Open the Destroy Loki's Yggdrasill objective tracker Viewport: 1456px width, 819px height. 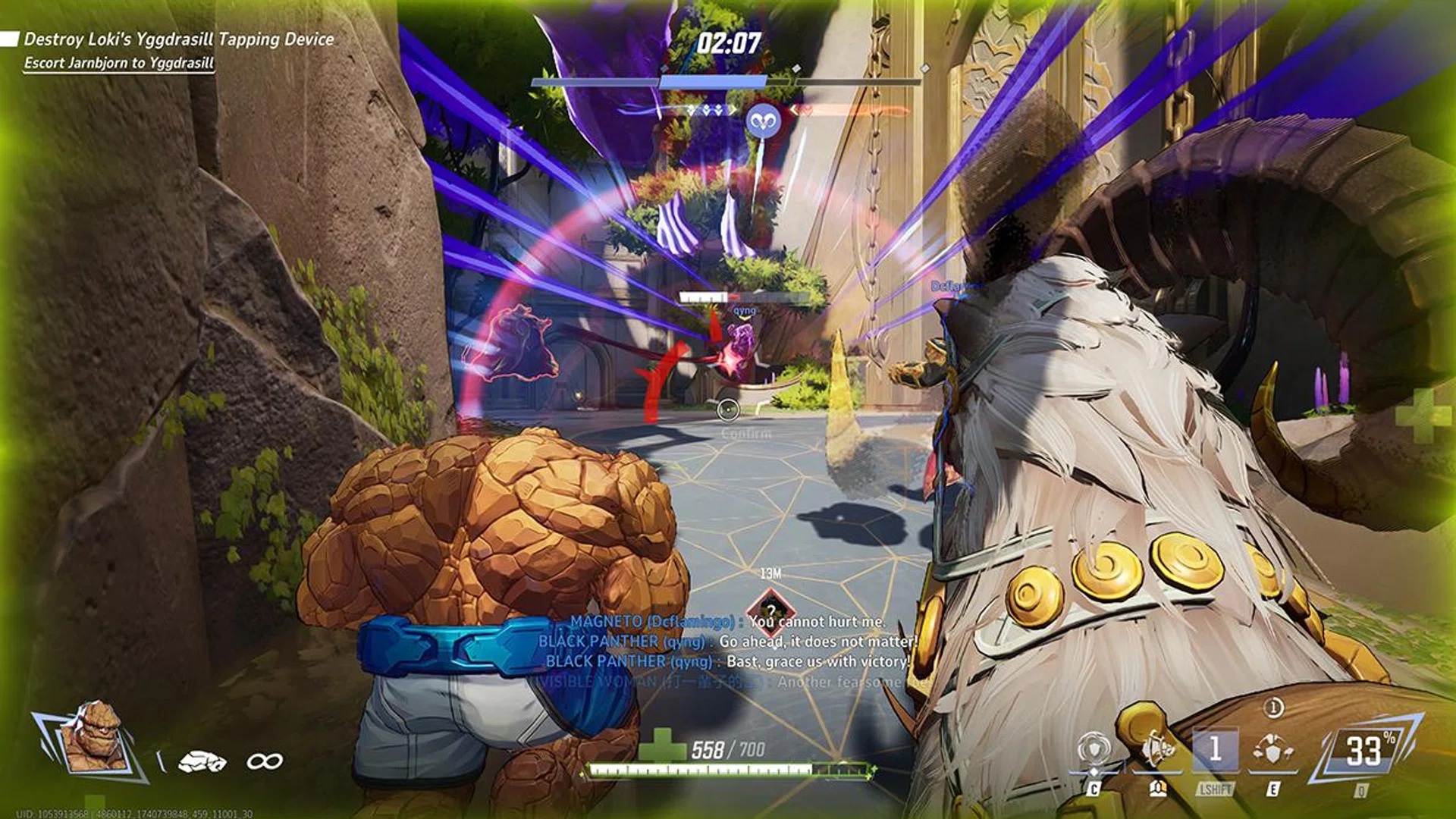pyautogui.click(x=179, y=39)
